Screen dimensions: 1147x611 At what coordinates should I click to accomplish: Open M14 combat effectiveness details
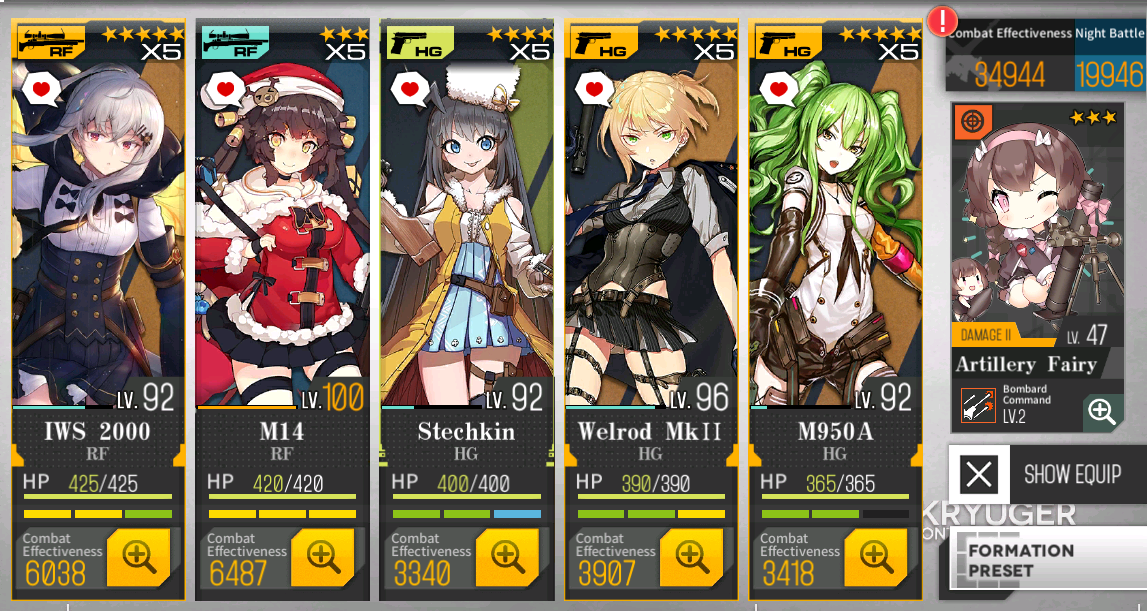click(322, 557)
